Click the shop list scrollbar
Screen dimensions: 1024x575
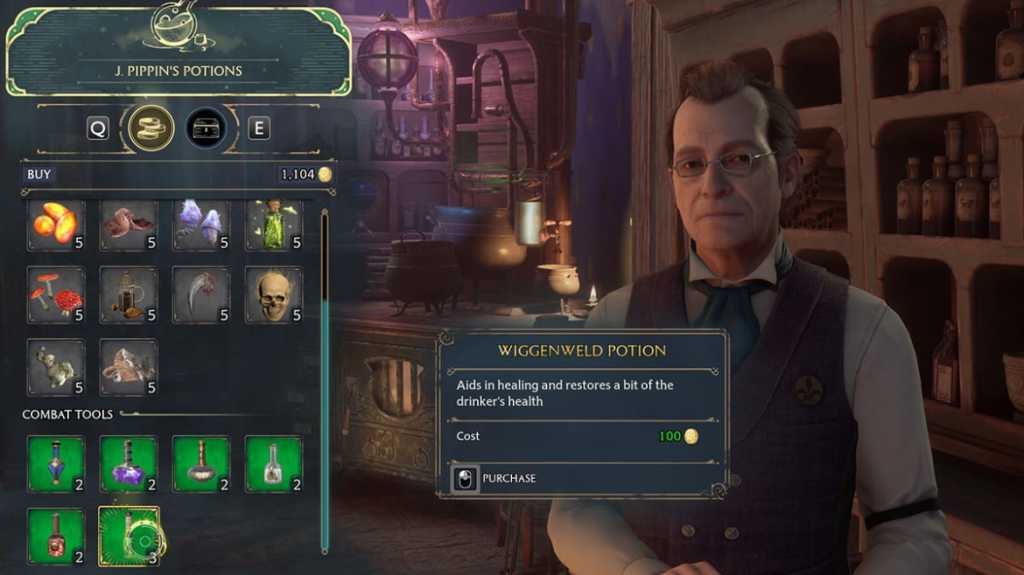324,380
